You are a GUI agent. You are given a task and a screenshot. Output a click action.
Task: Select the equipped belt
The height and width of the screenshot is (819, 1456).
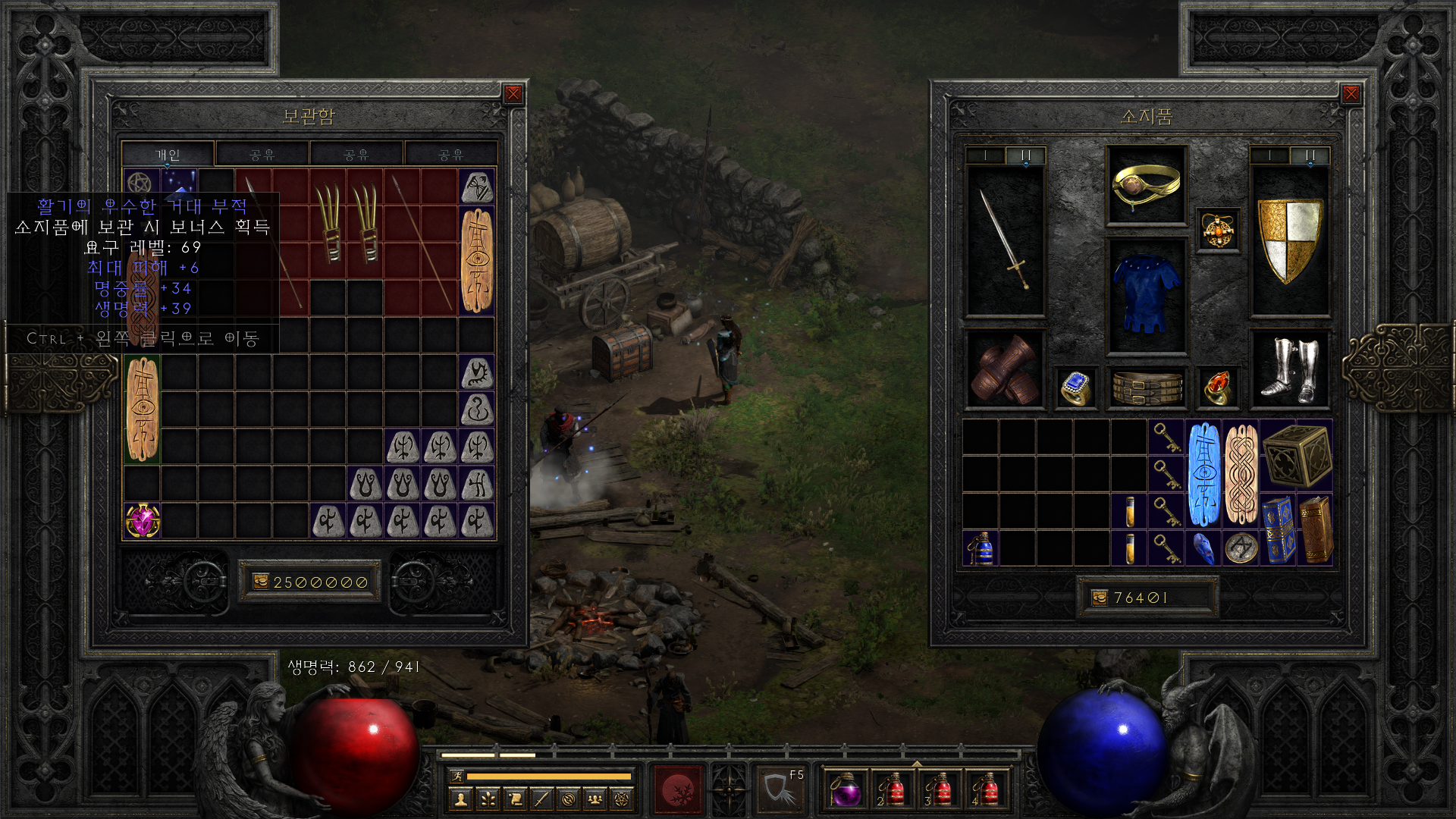point(1147,388)
